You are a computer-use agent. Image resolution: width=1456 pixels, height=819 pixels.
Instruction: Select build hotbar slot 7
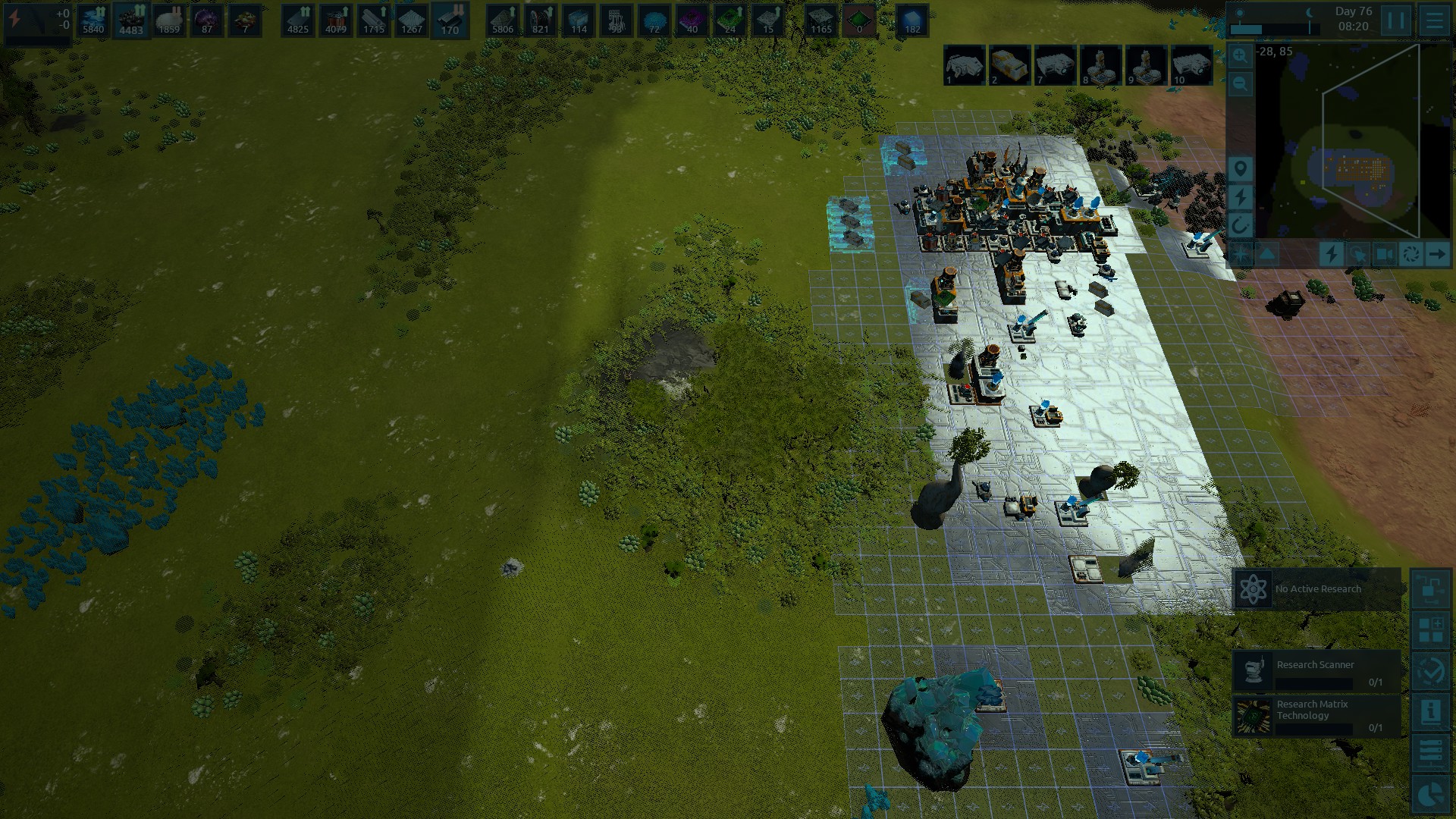pos(1056,65)
